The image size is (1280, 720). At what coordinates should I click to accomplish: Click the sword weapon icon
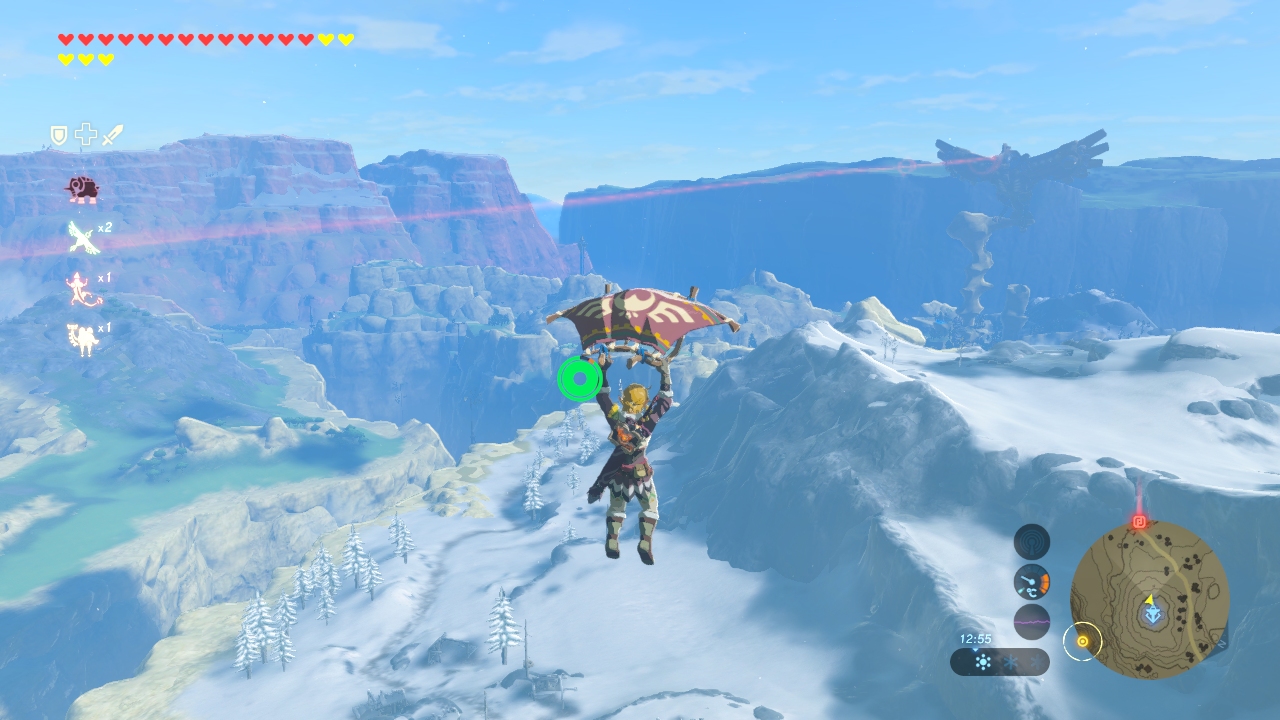click(x=113, y=135)
